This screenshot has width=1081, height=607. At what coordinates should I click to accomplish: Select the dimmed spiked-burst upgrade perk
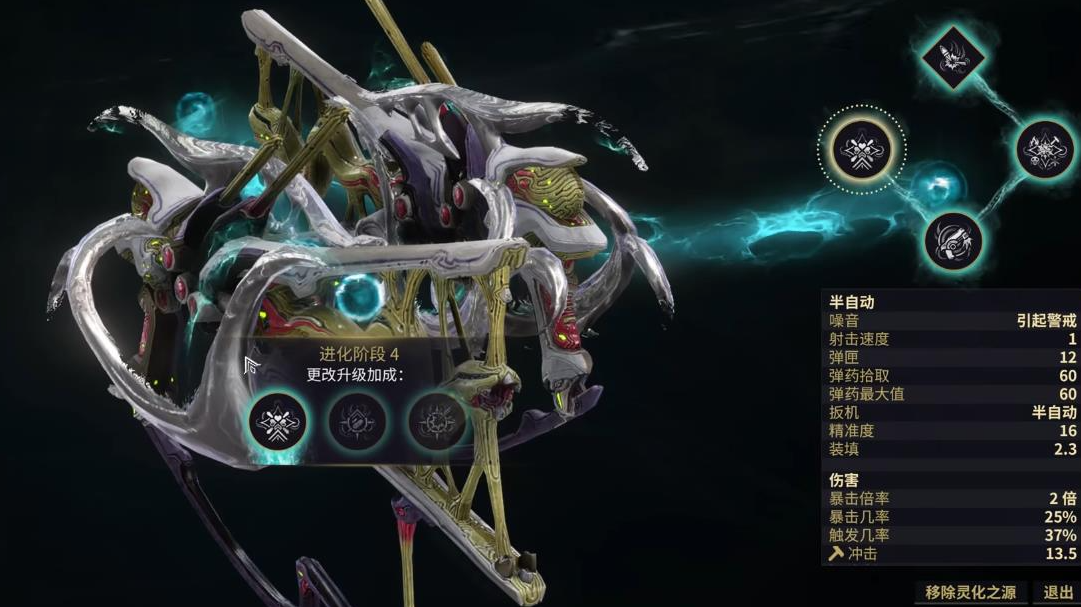point(437,423)
